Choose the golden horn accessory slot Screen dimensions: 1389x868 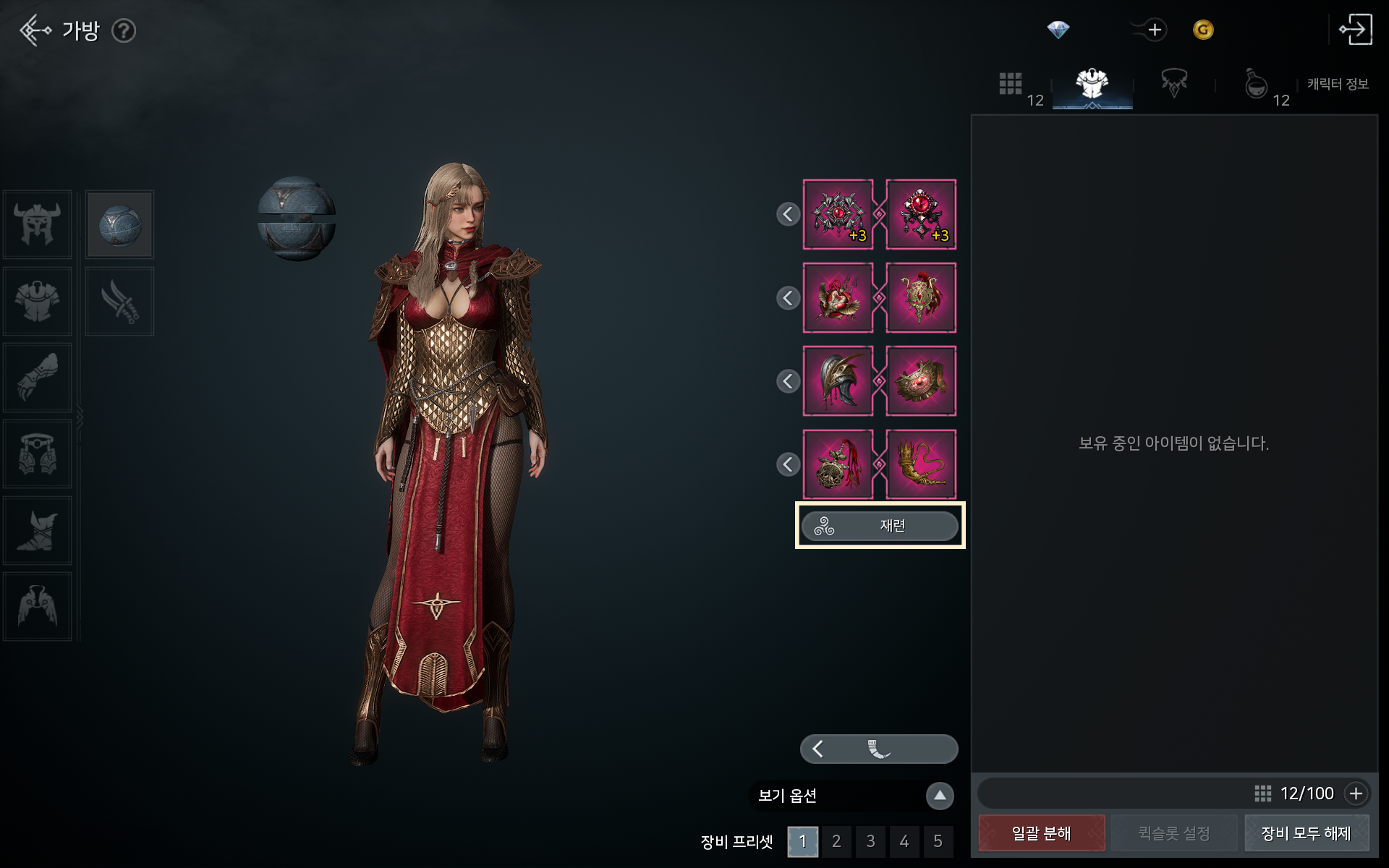pyautogui.click(x=921, y=464)
